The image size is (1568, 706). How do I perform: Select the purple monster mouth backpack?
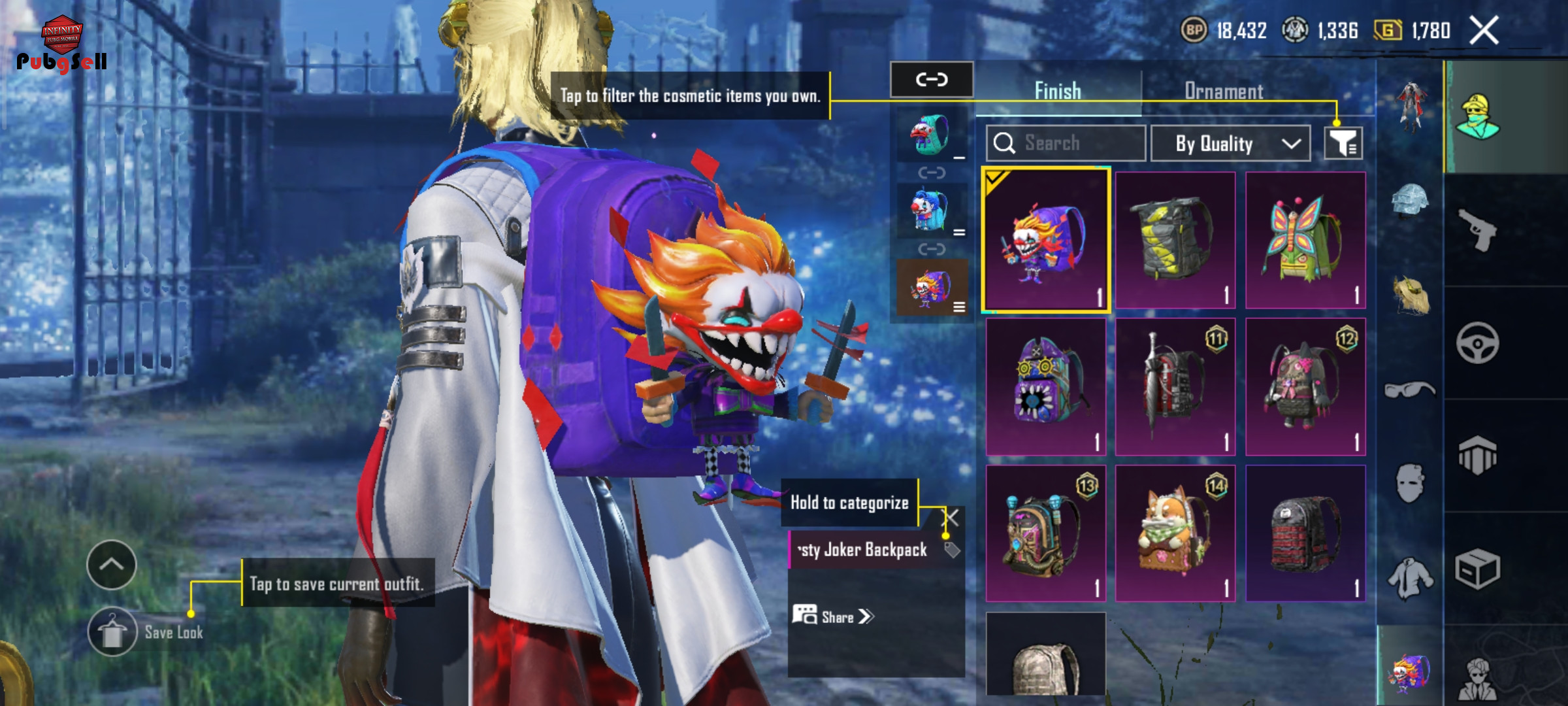pyautogui.click(x=1045, y=386)
